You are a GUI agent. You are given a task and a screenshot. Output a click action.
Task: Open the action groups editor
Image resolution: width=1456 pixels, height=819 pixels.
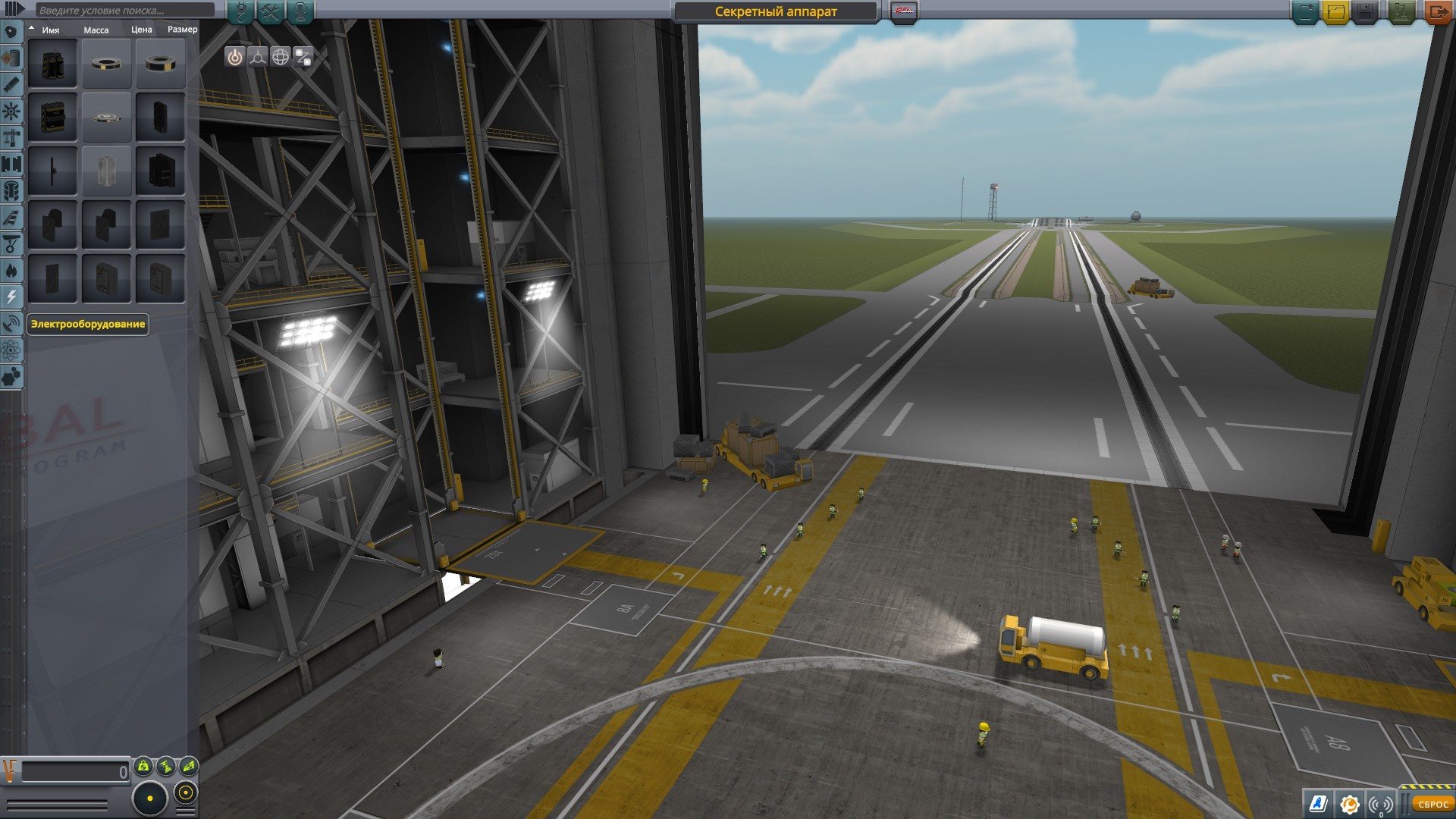click(269, 11)
